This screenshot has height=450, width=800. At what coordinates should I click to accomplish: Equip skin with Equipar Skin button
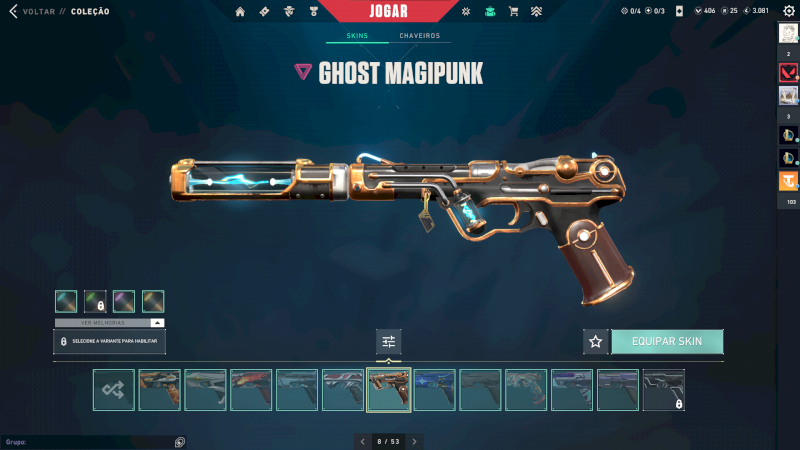(667, 341)
